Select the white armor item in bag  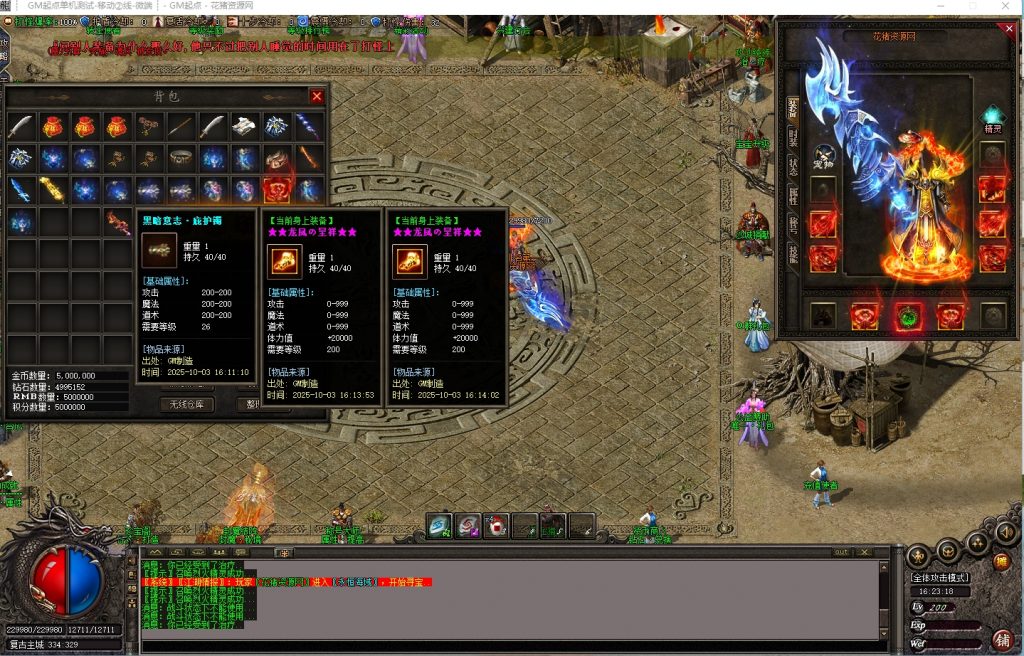point(245,126)
